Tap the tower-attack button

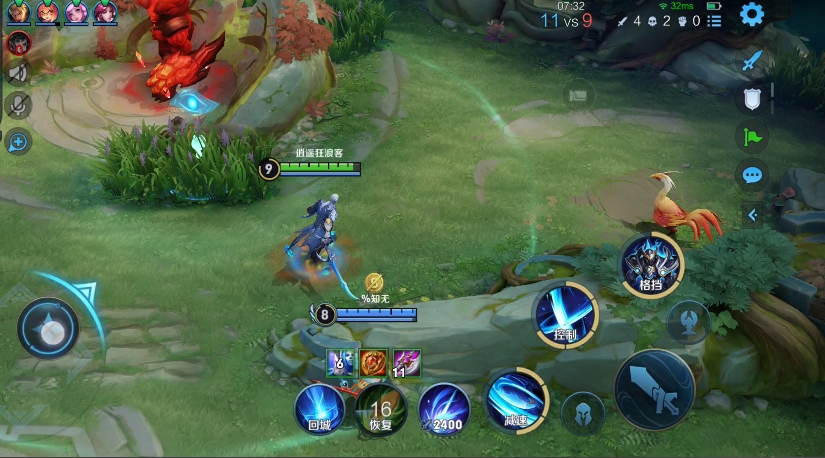[689, 322]
